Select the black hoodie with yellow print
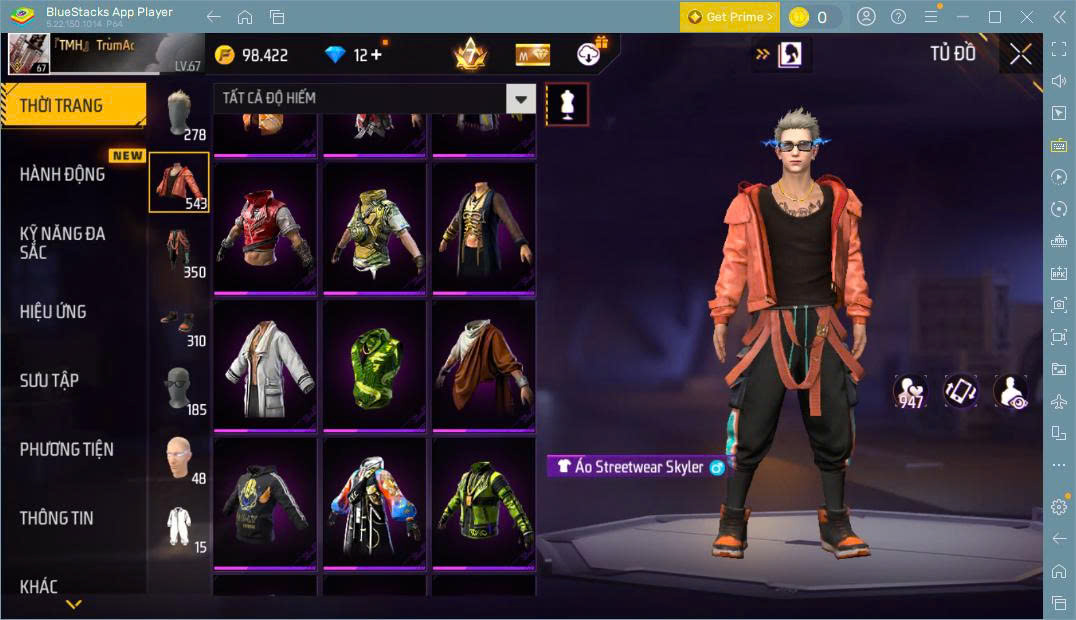1076x620 pixels. click(x=265, y=502)
